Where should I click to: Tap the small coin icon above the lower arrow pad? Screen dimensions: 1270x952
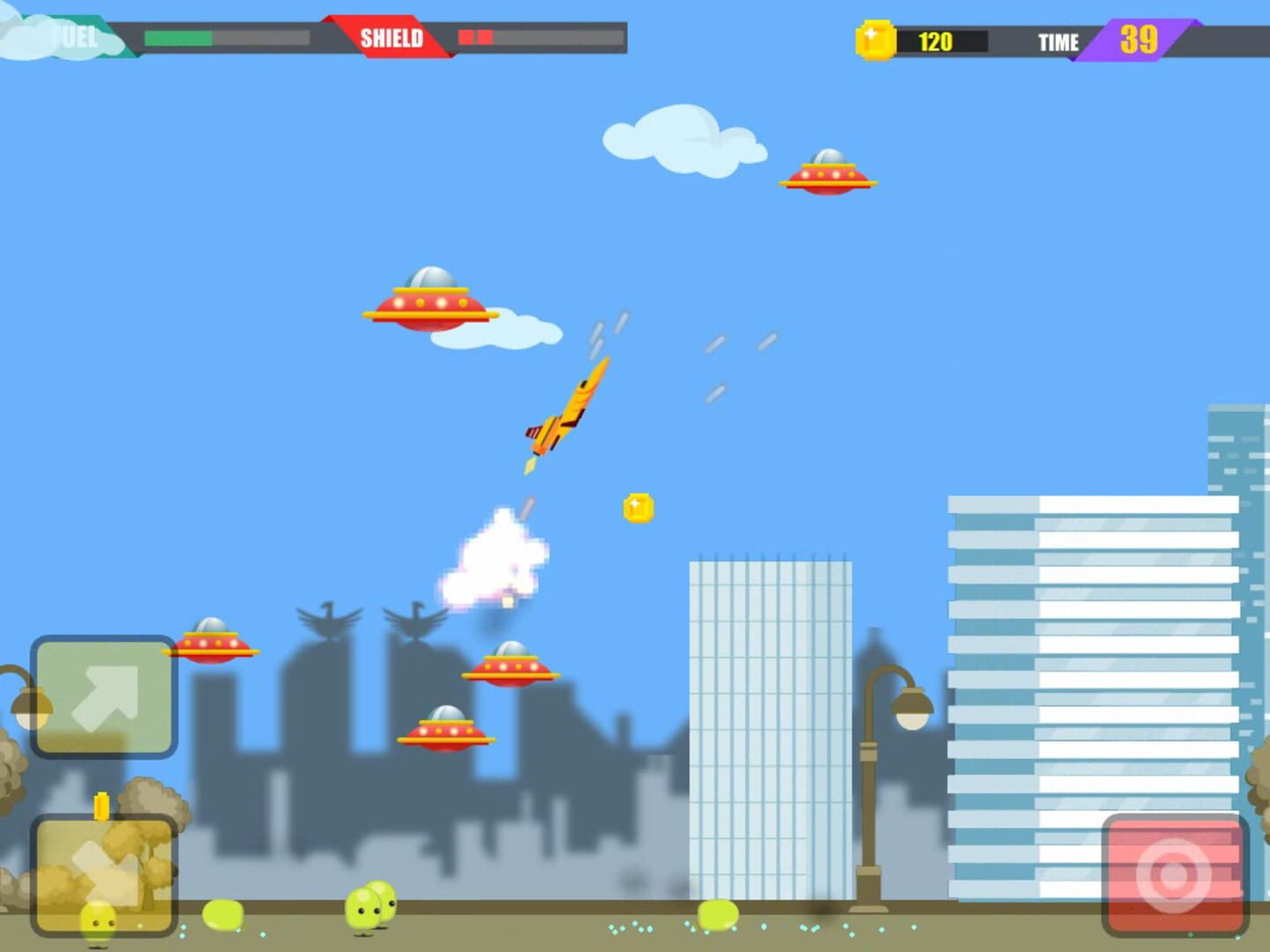[x=100, y=804]
